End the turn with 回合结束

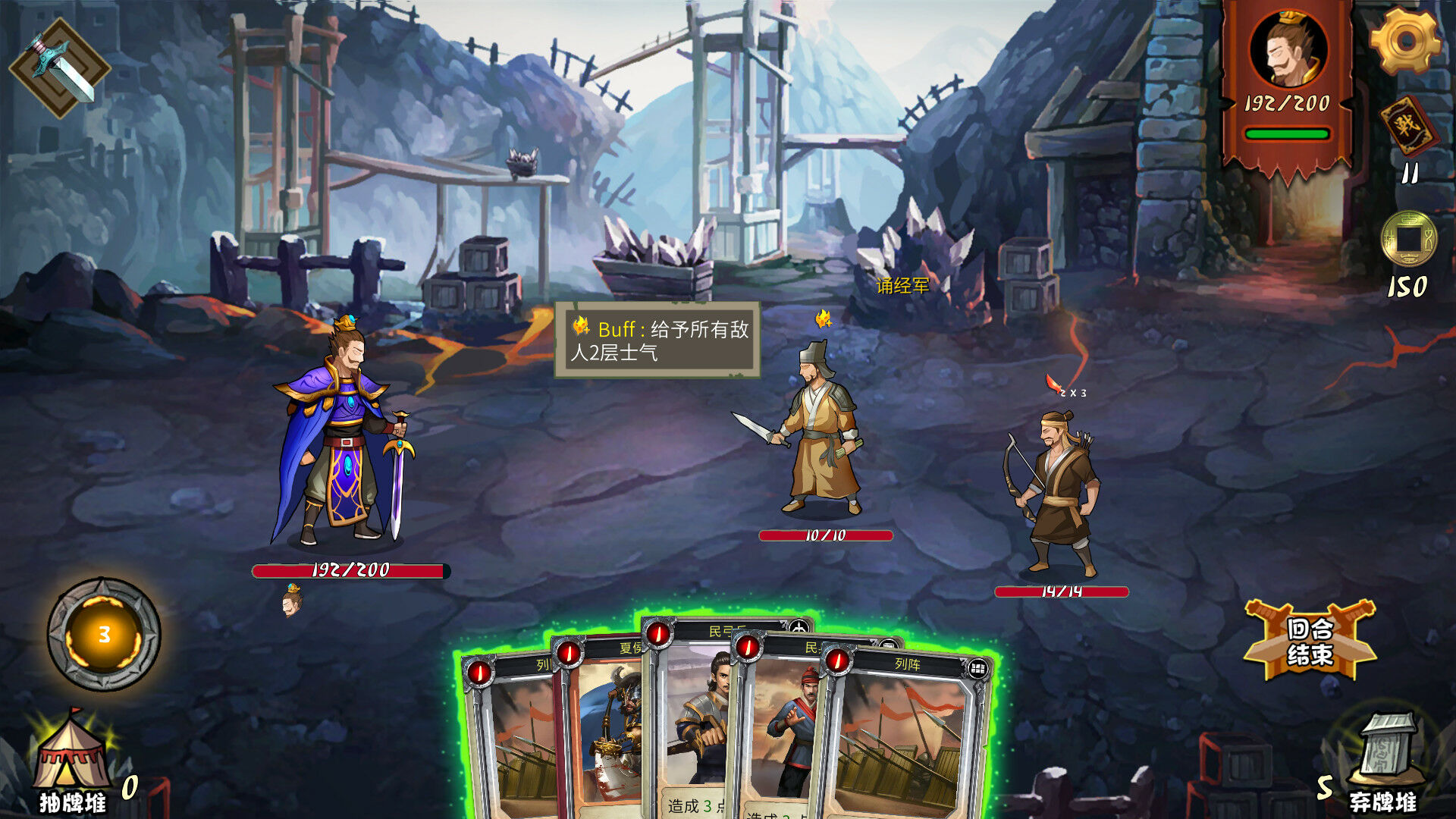1310,641
